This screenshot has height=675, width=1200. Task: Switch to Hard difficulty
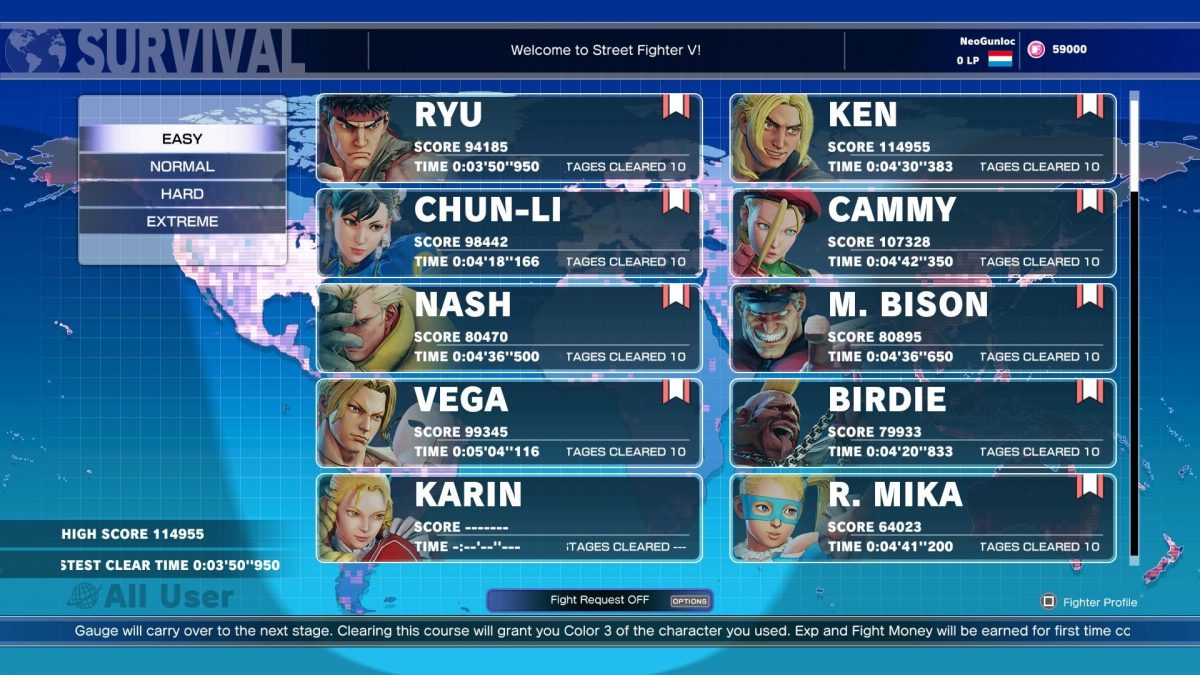click(182, 194)
